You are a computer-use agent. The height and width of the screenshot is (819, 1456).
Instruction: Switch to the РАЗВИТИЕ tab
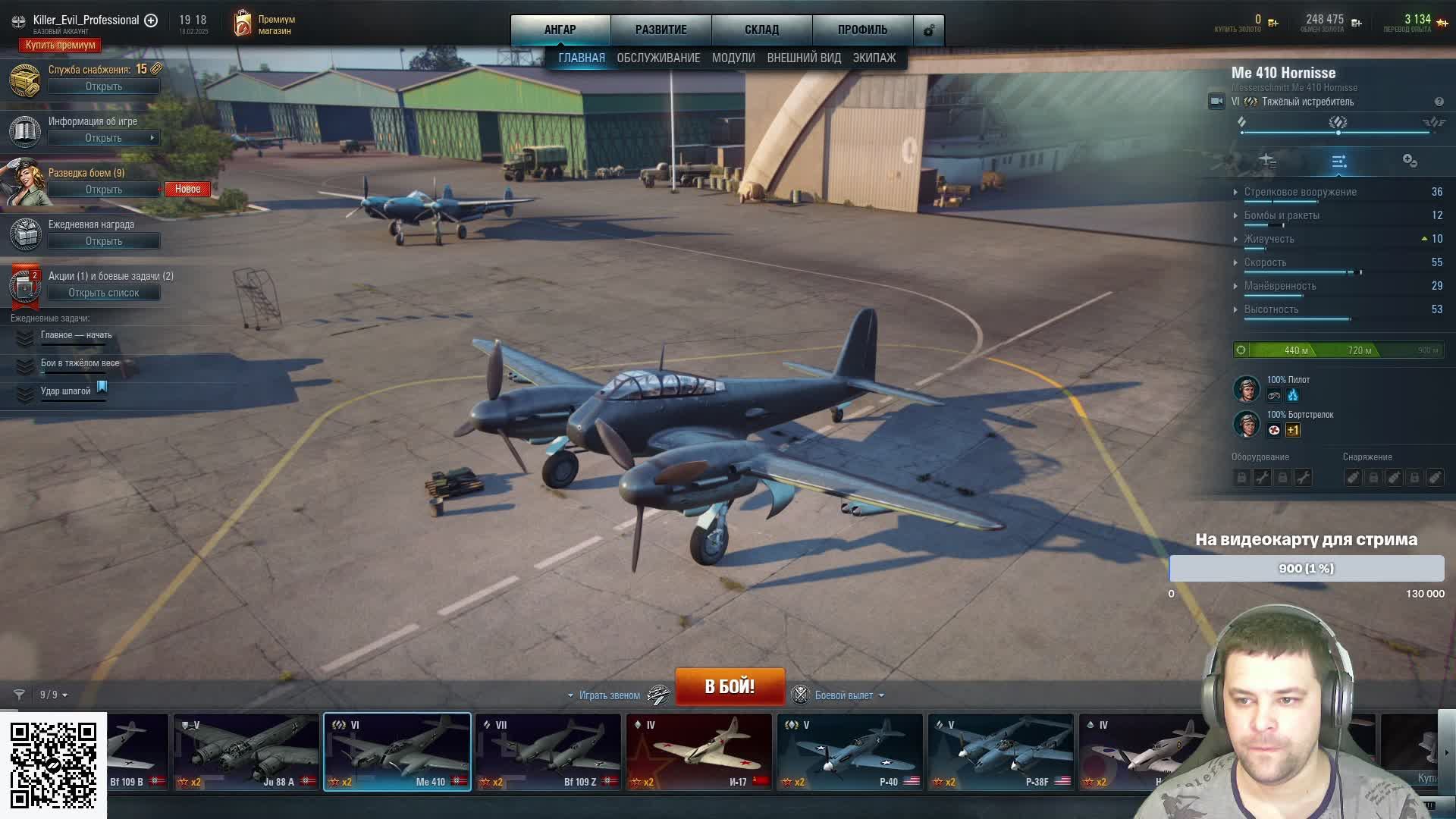pos(661,30)
